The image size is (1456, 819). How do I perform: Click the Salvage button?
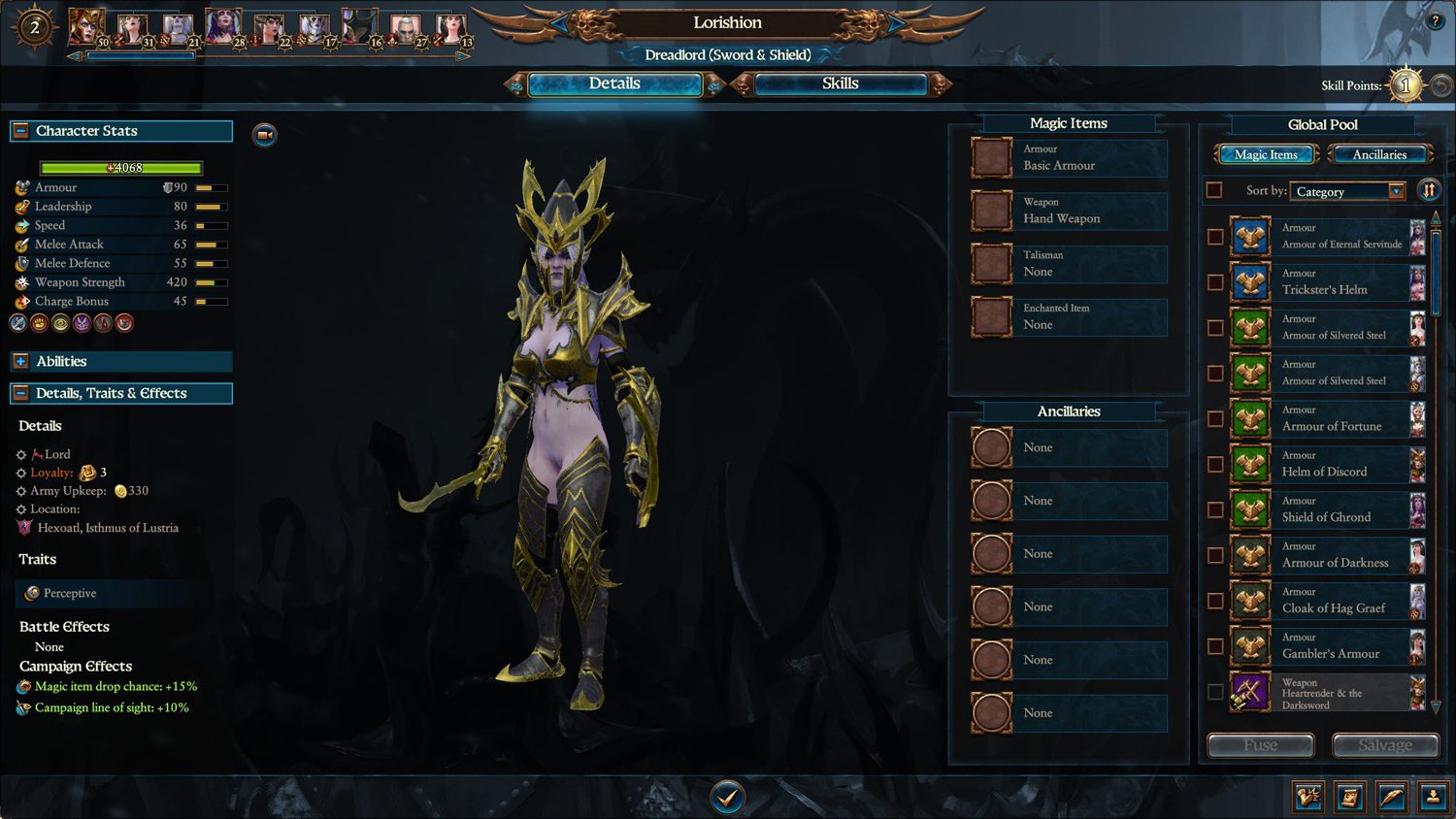click(x=1385, y=745)
